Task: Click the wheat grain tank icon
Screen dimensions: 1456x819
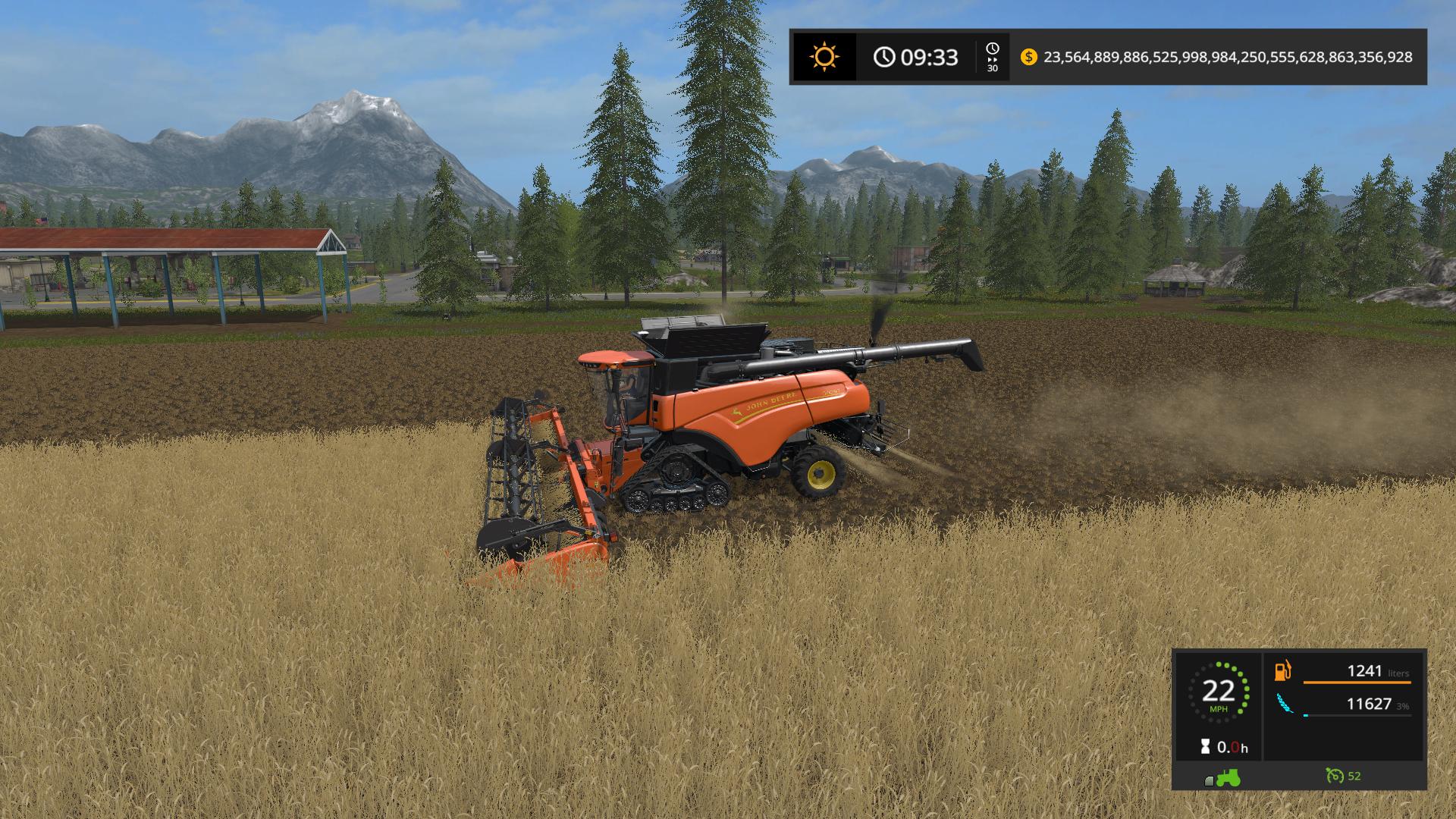Action: click(x=1283, y=704)
